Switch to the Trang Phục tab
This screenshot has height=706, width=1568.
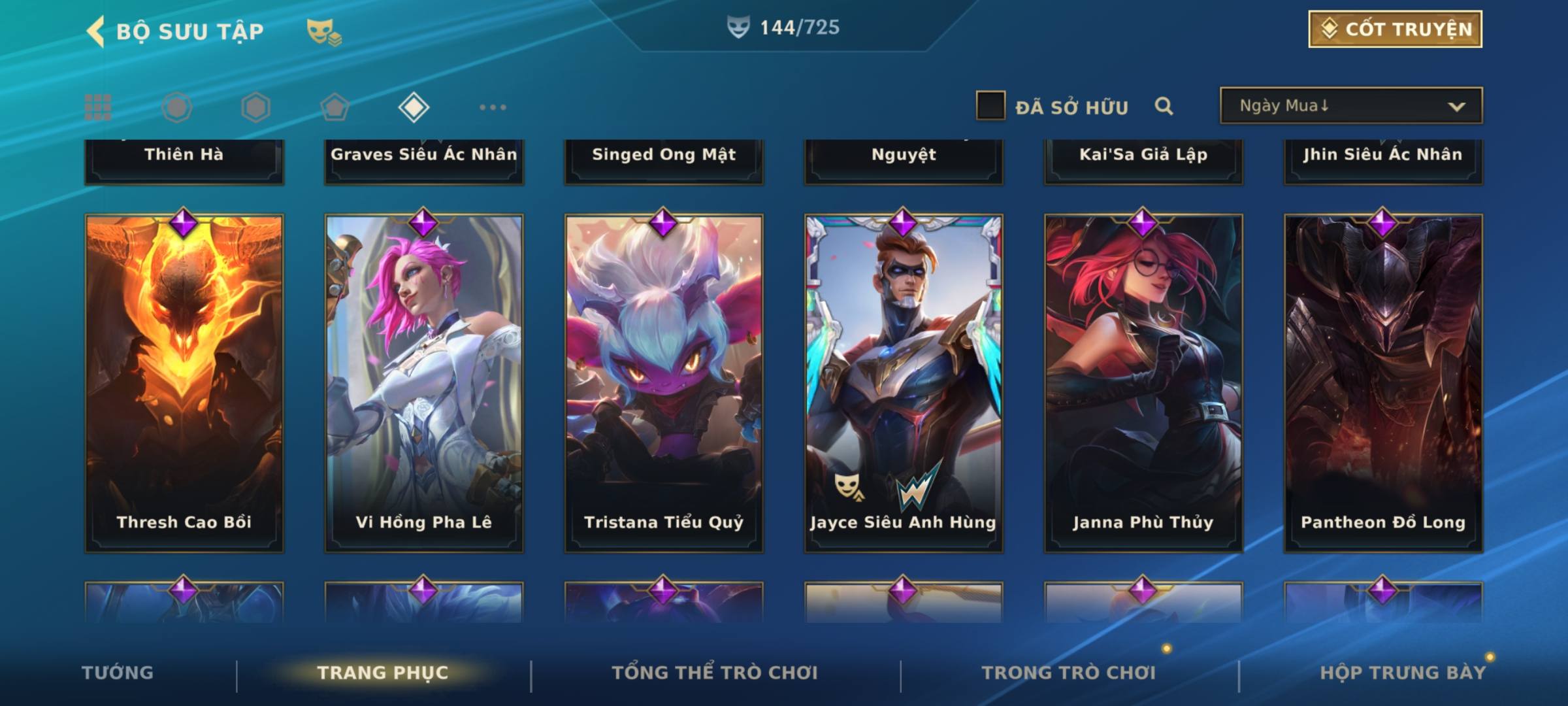[383, 673]
